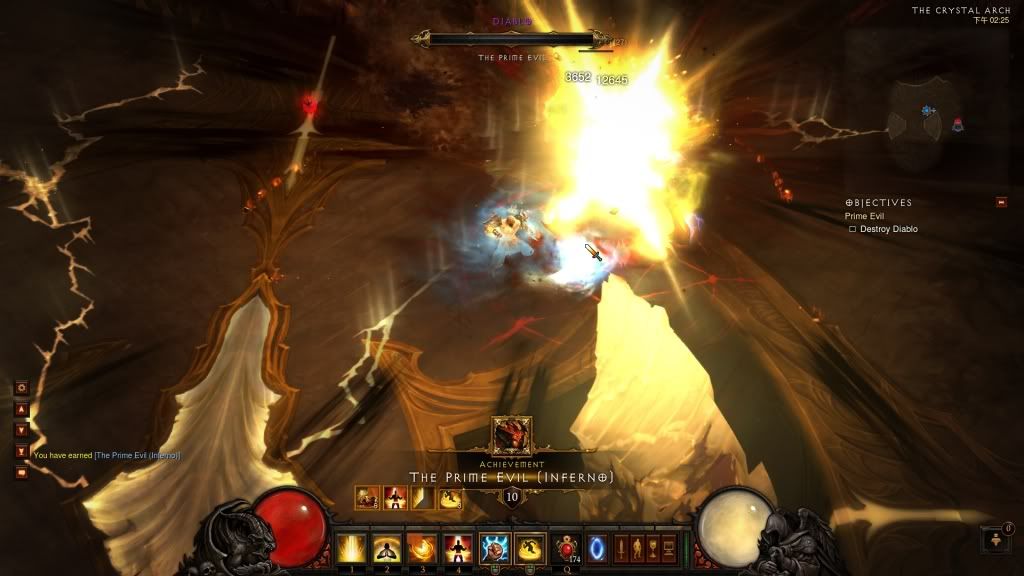Select the lightning fist left-mouse skill
The height and width of the screenshot is (576, 1024).
[x=496, y=548]
